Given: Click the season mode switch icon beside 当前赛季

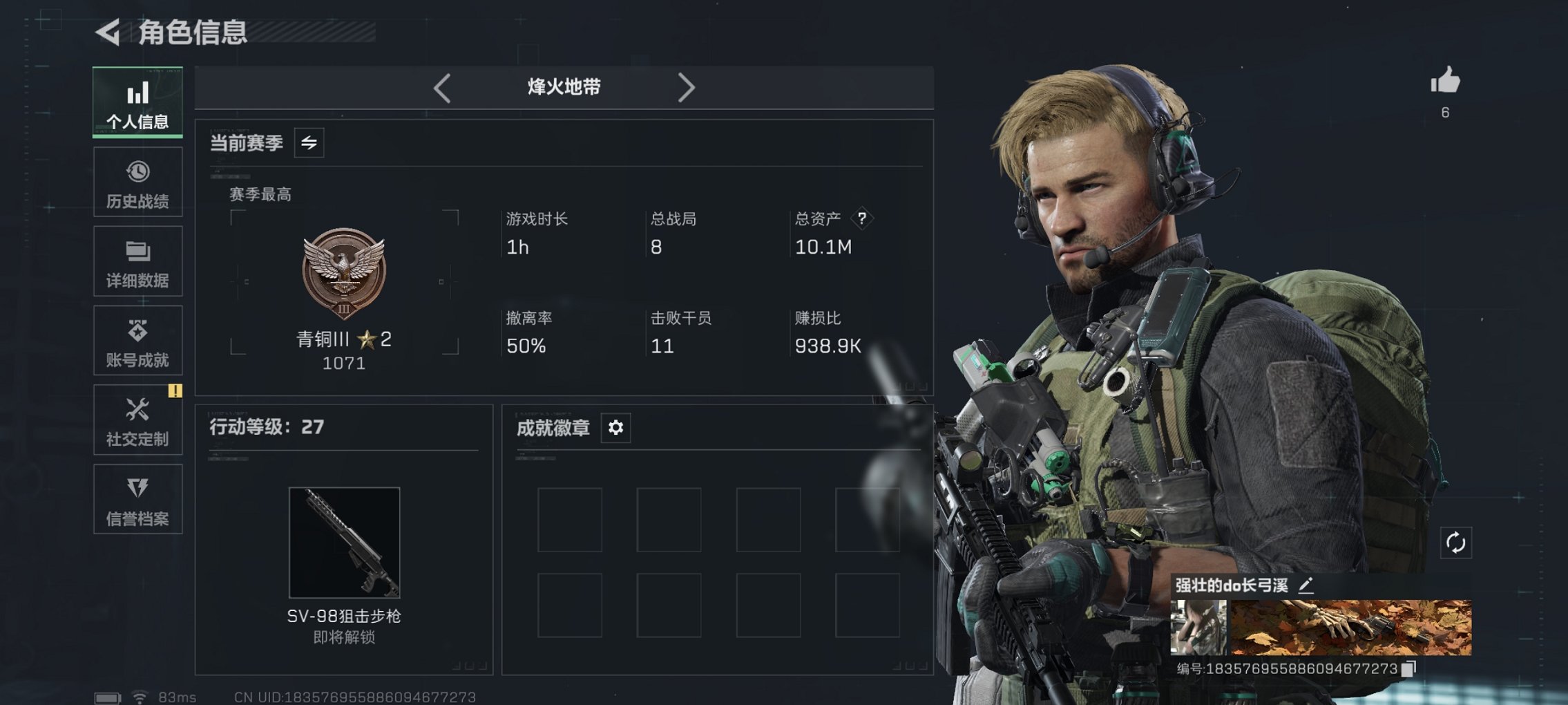Looking at the screenshot, I should (310, 144).
